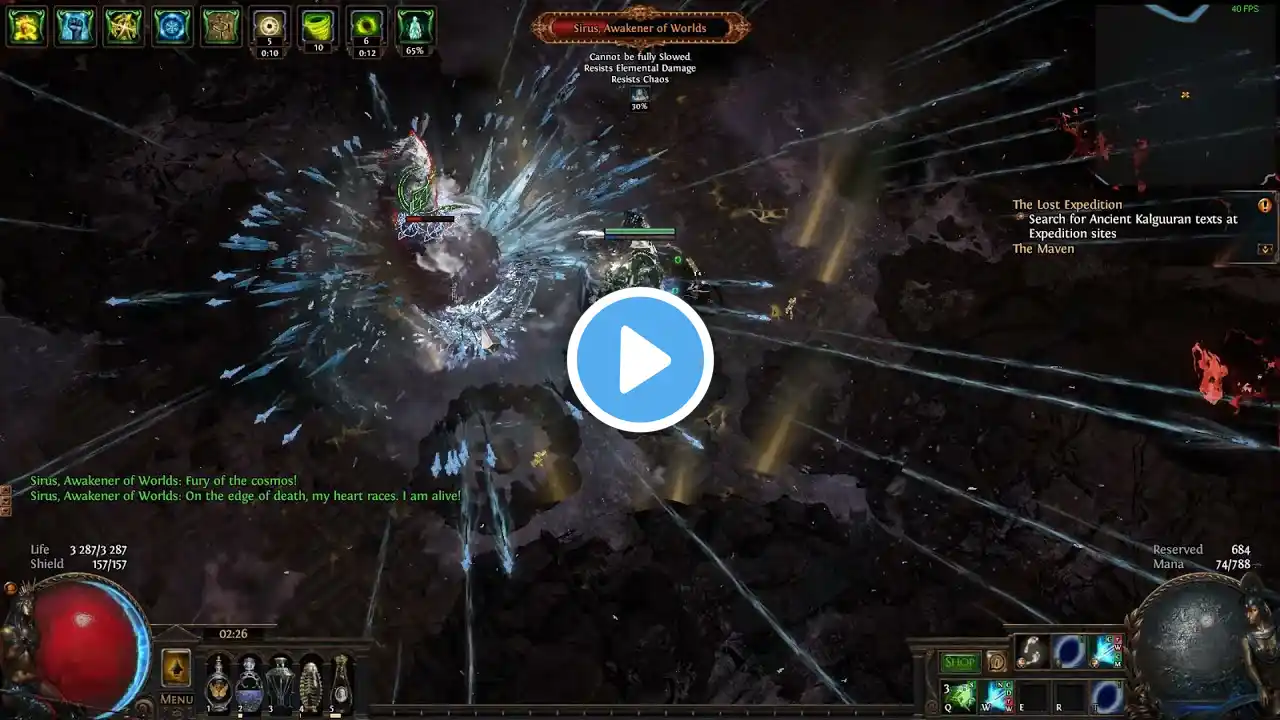Click the orange quest alert icon
1280x720 pixels.
click(1265, 206)
